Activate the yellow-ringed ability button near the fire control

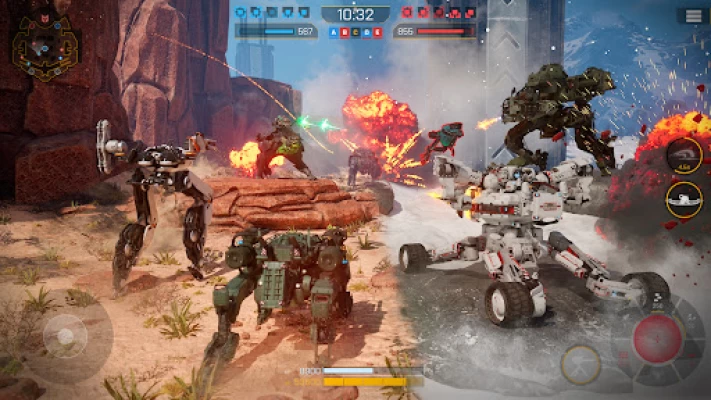580,364
